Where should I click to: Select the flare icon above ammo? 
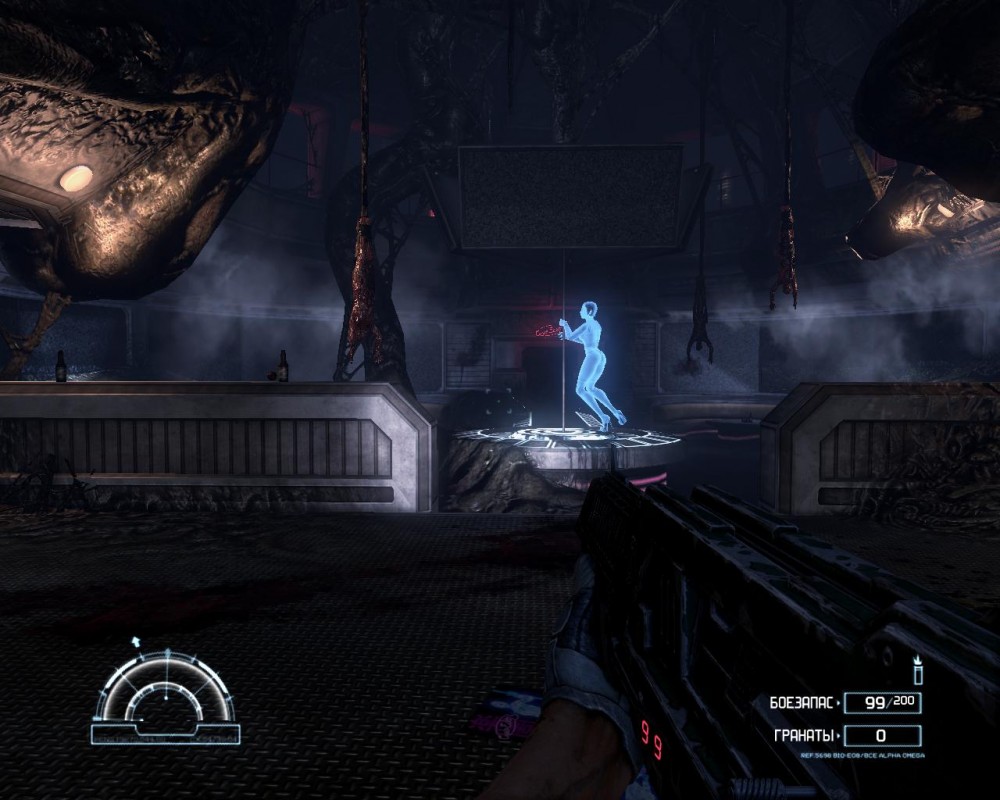pyautogui.click(x=917, y=671)
